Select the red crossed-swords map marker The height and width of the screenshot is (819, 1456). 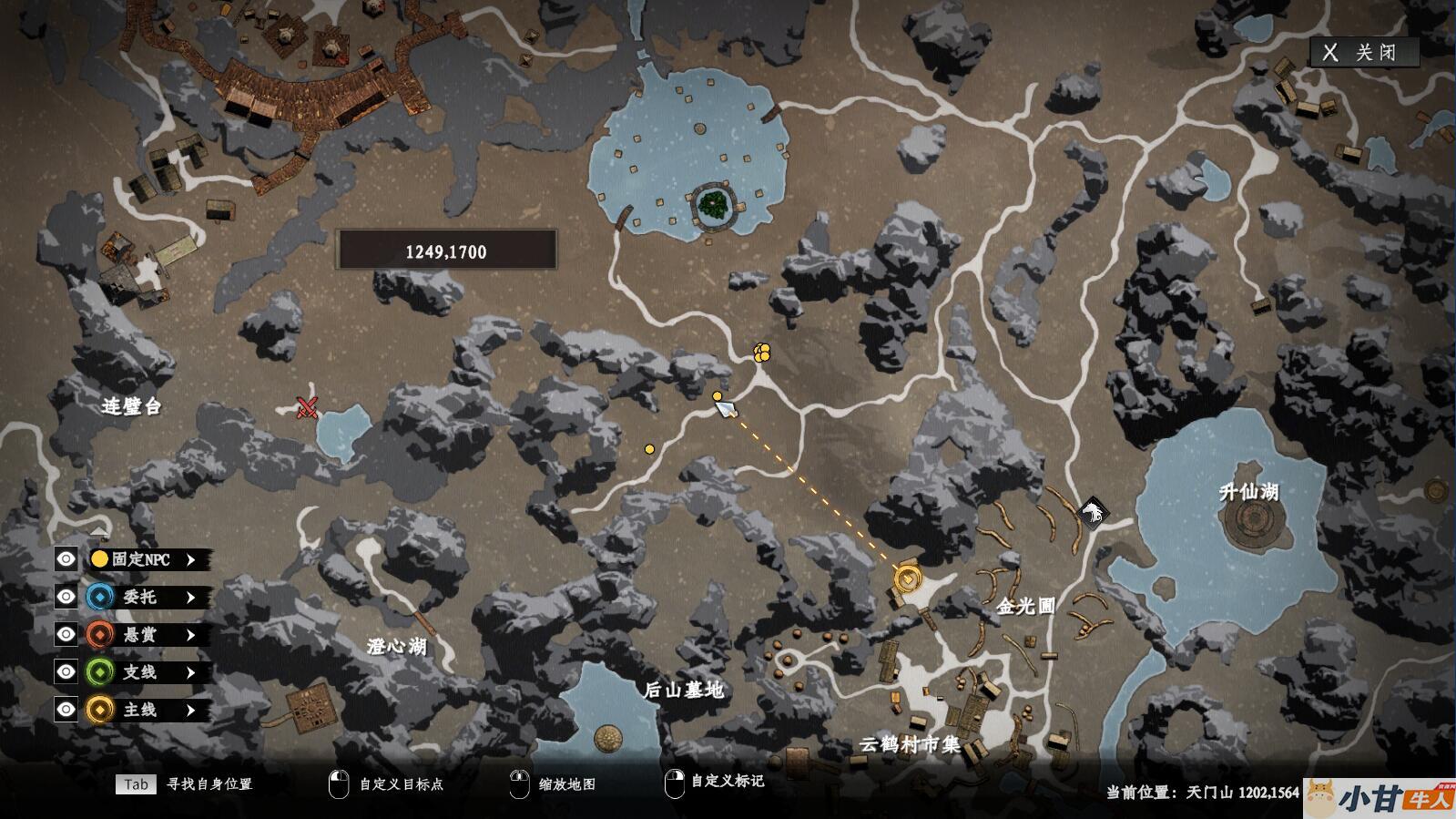click(x=307, y=407)
